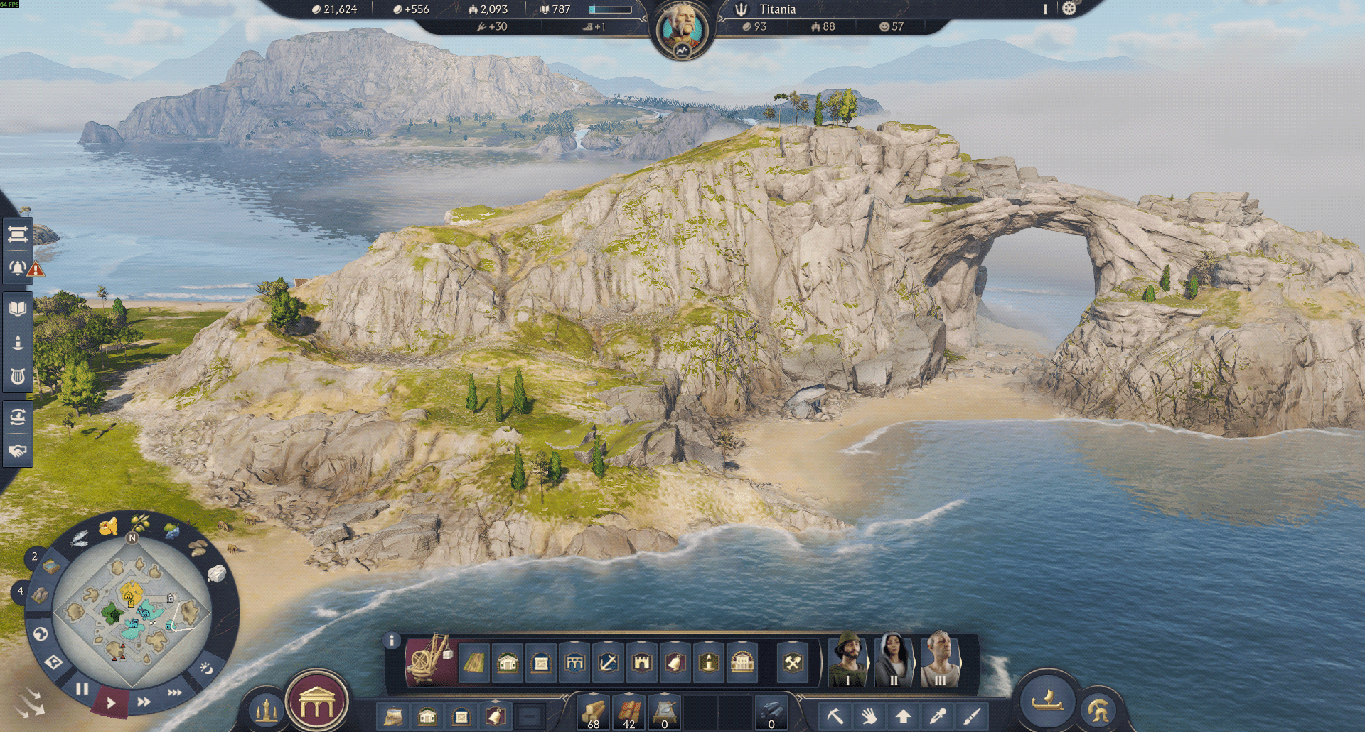
Task: Pick the eyedropper copy tool
Action: pos(937,716)
